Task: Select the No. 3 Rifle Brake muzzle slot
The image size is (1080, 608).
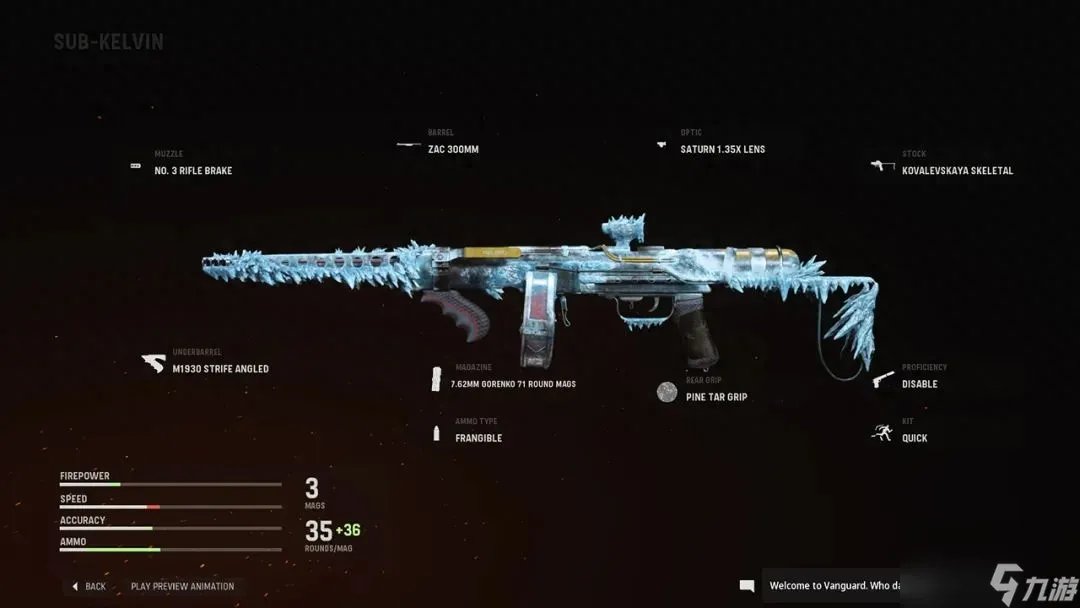Action: click(x=192, y=171)
